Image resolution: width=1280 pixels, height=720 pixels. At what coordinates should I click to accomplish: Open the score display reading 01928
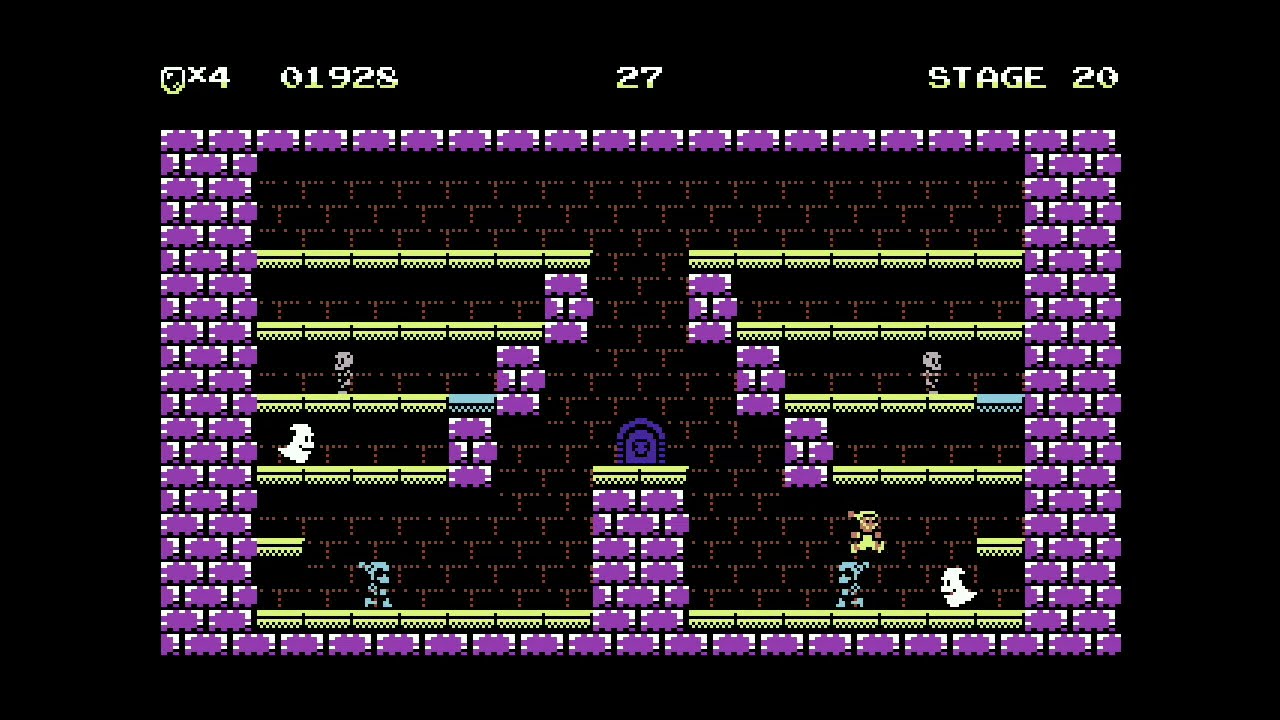click(340, 76)
